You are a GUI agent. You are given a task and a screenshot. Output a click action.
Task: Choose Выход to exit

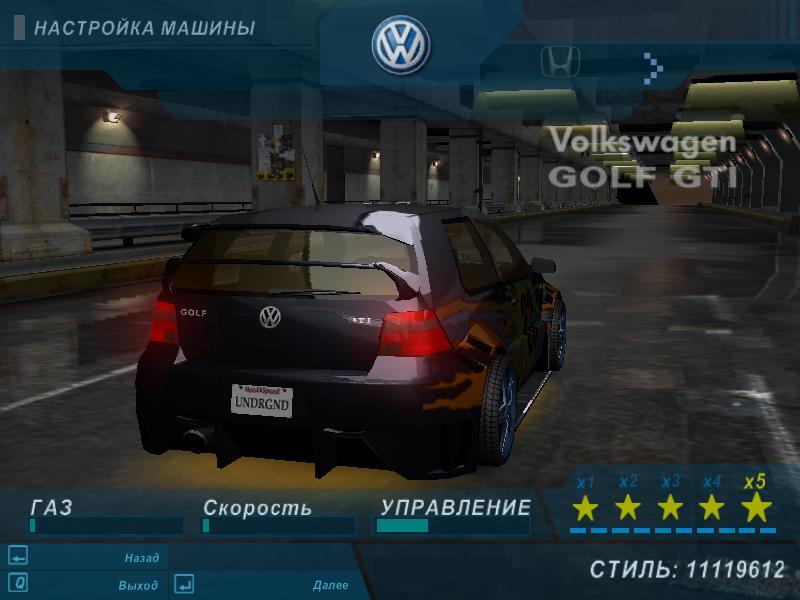139,585
